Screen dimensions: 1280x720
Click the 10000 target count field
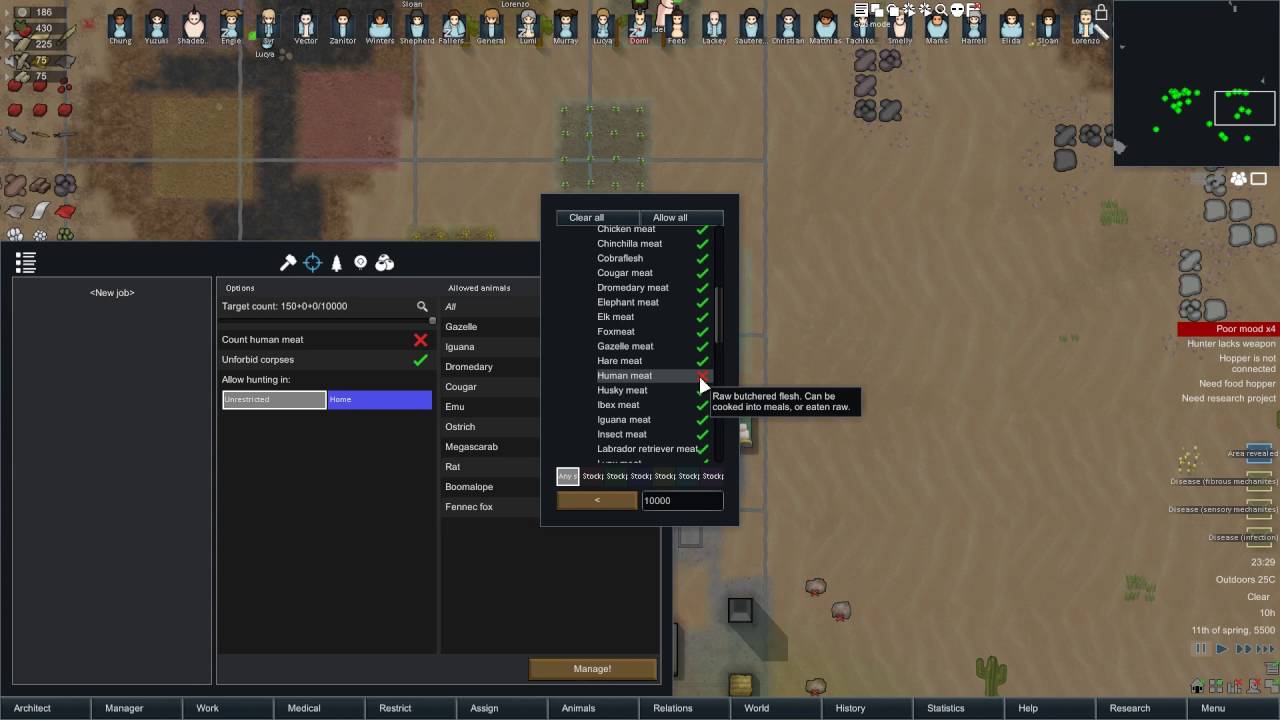(x=682, y=500)
